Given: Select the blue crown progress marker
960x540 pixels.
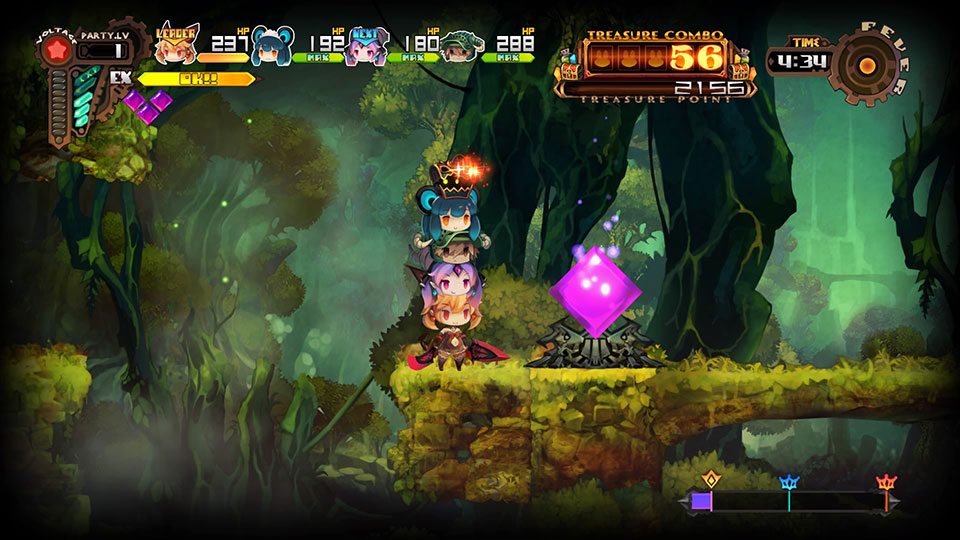Looking at the screenshot, I should coord(789,482).
